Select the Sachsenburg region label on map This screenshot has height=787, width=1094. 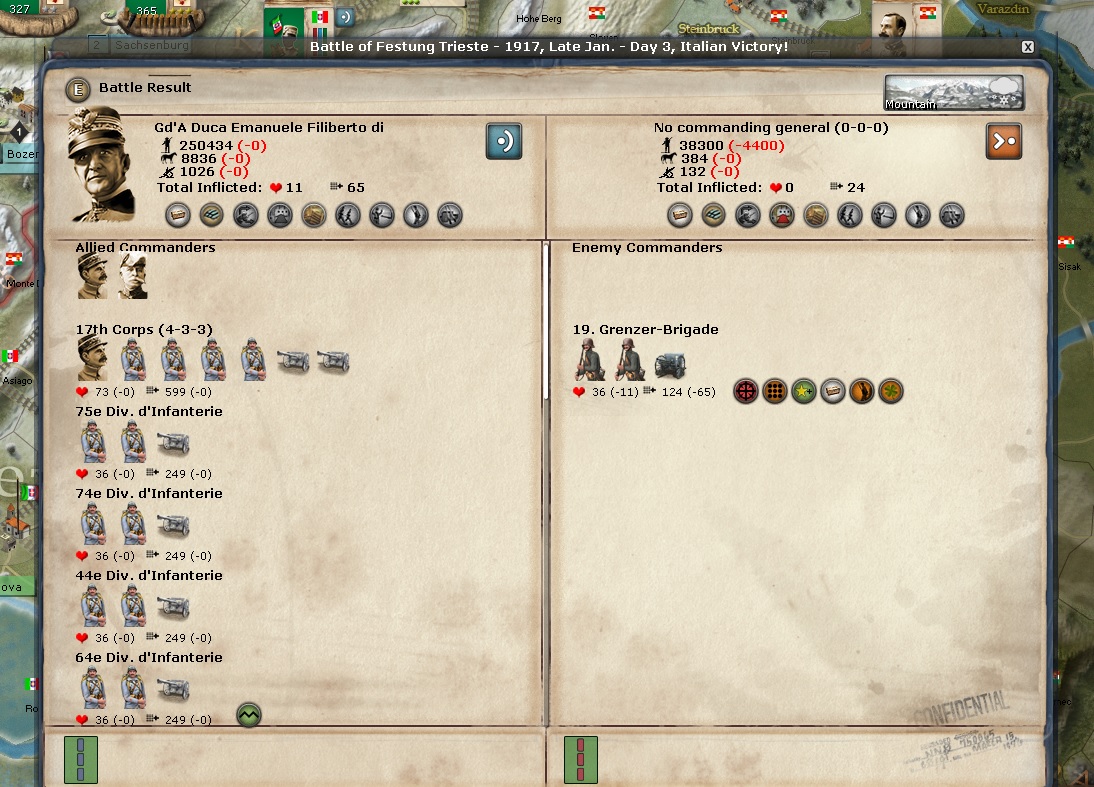tap(151, 45)
